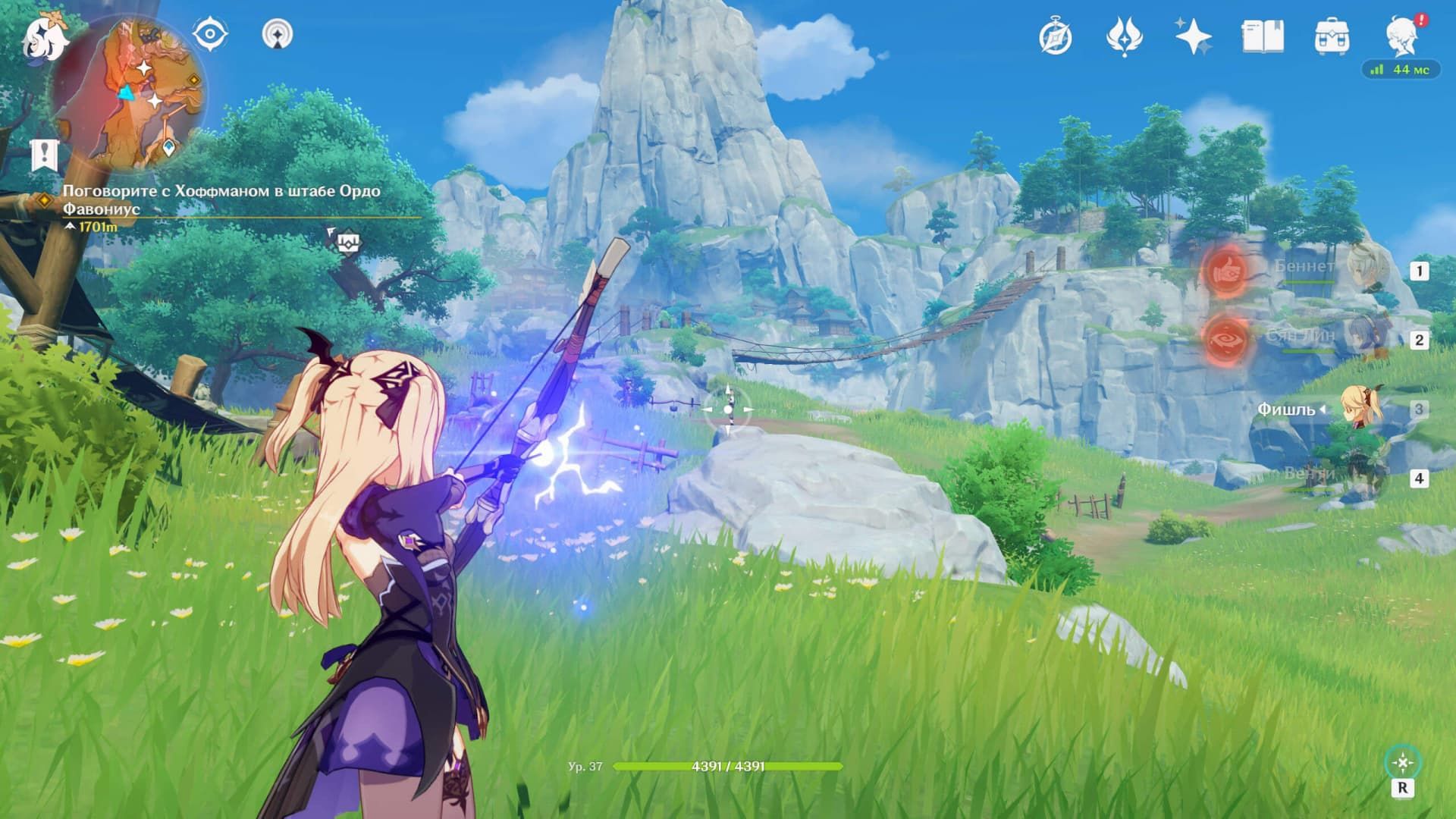Image resolution: width=1456 pixels, height=819 pixels.
Task: Open the inventory backpack icon
Action: coord(1332,36)
